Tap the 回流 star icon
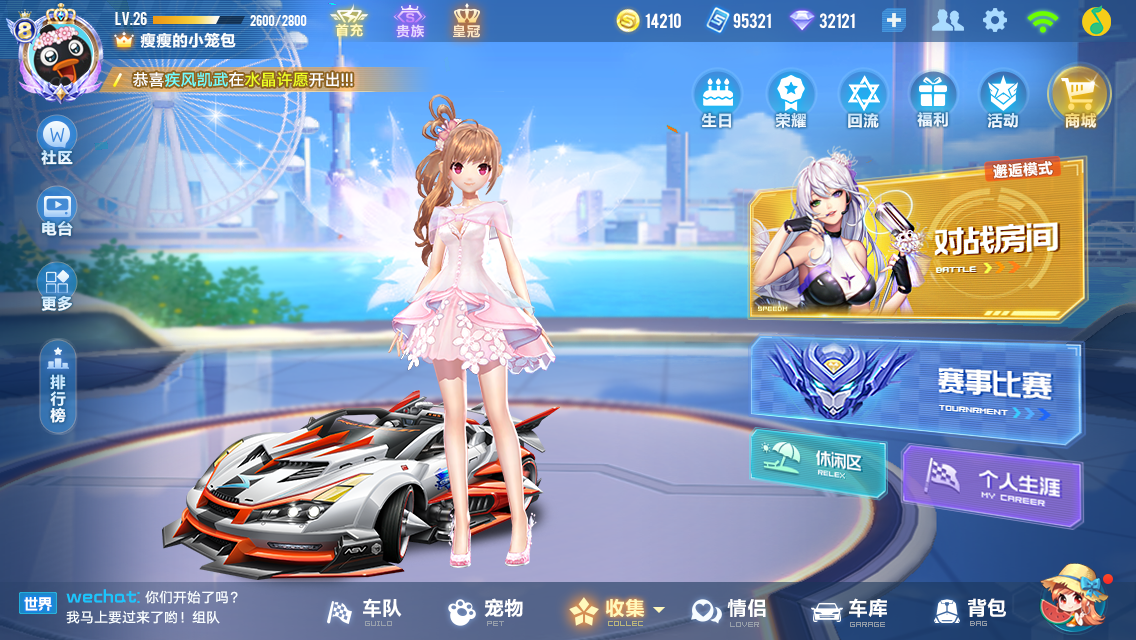 [x=862, y=100]
